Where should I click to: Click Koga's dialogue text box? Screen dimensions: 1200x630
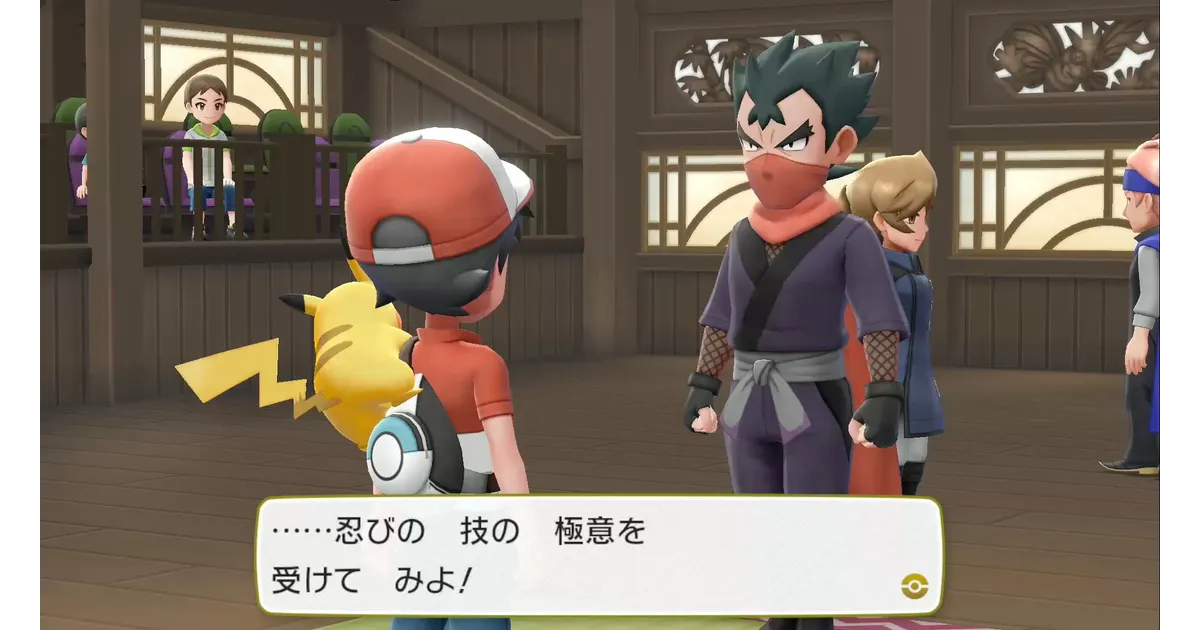(x=598, y=555)
